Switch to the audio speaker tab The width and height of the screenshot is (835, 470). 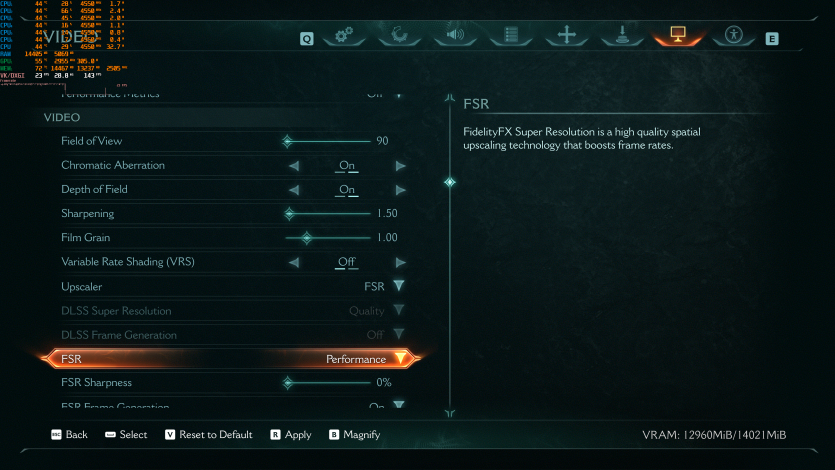pos(456,36)
